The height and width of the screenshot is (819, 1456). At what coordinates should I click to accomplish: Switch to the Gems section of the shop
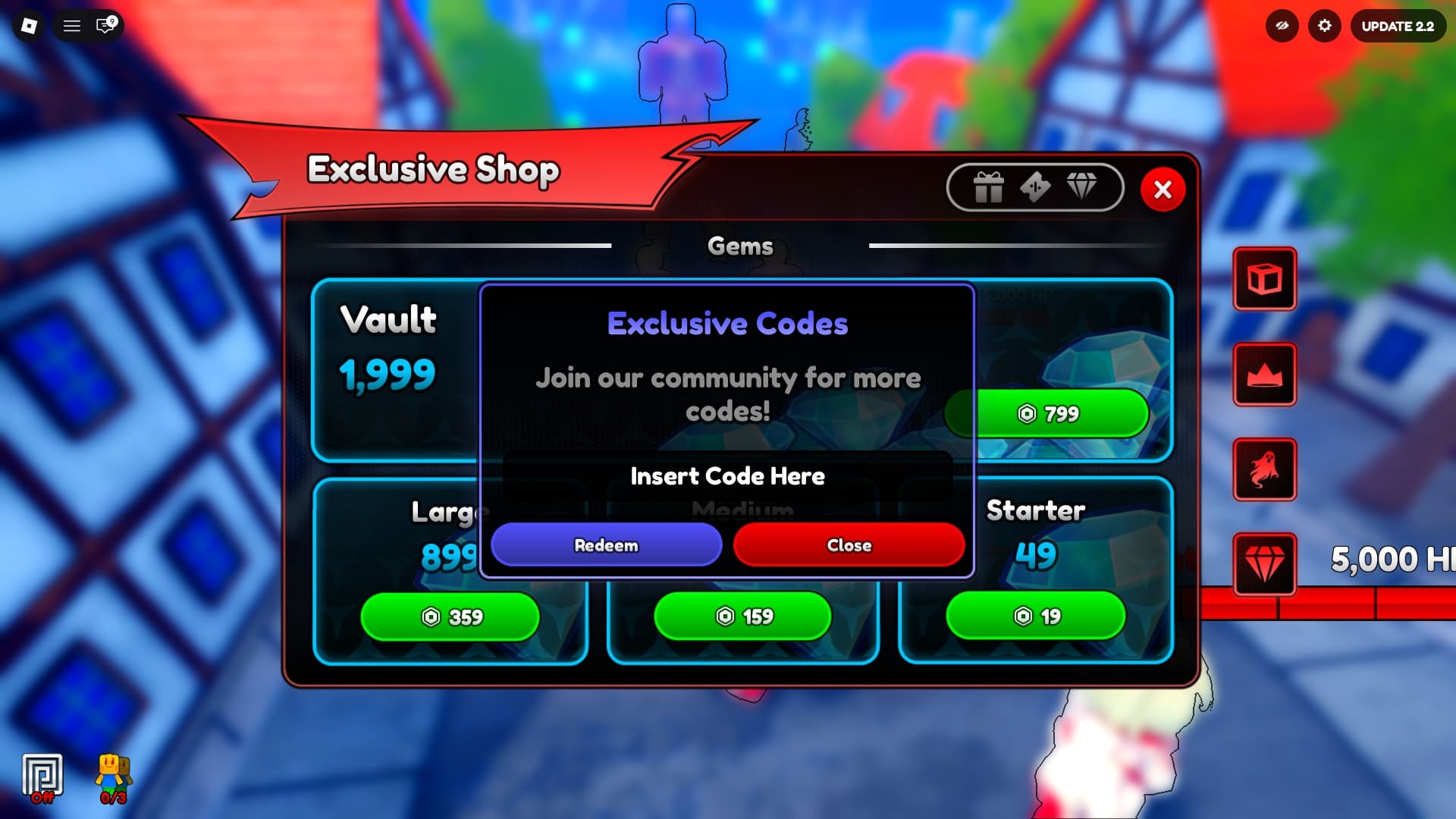point(740,246)
